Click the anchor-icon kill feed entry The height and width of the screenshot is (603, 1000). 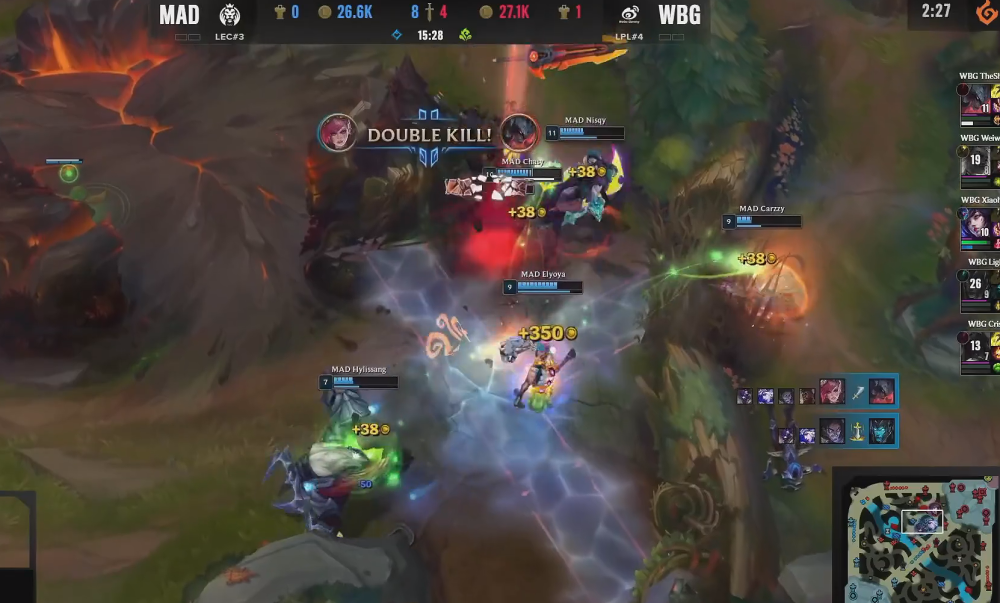[815, 431]
